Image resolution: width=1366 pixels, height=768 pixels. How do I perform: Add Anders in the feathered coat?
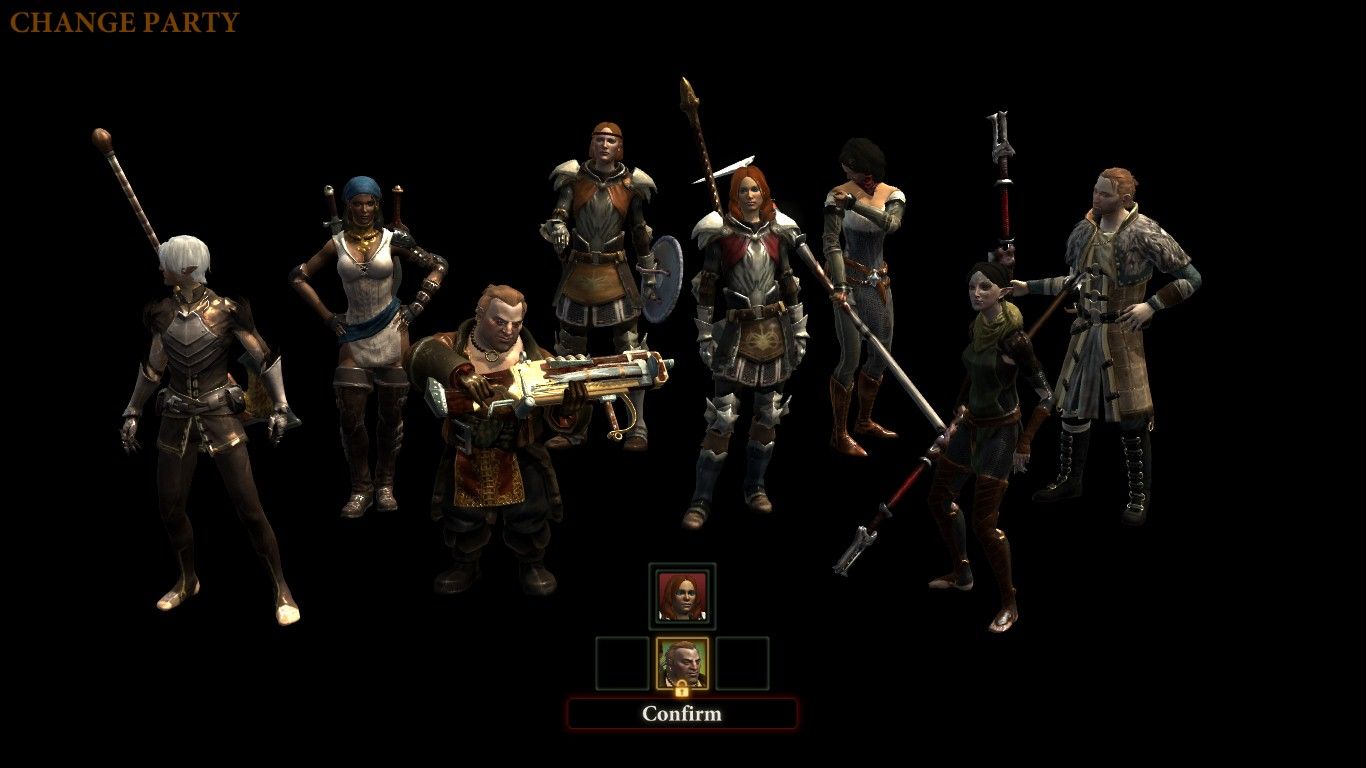point(1110,320)
